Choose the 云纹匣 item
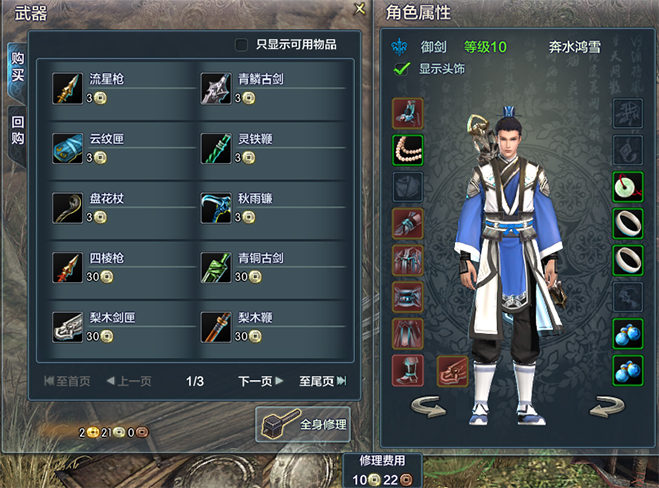The width and height of the screenshot is (659, 488). (68, 148)
